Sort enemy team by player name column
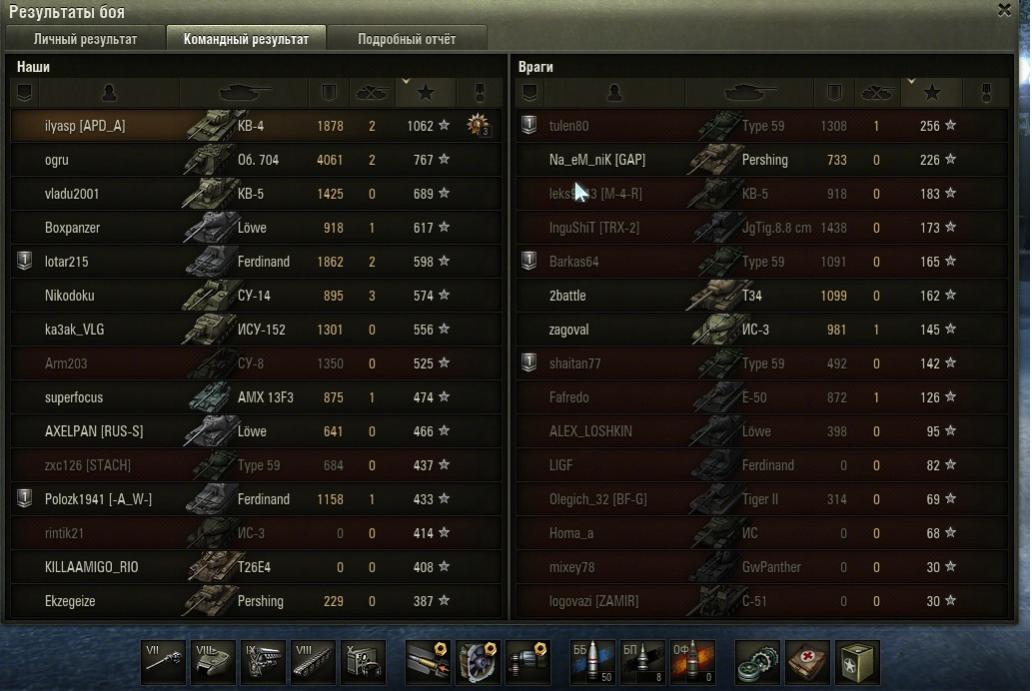 pyautogui.click(x=614, y=93)
